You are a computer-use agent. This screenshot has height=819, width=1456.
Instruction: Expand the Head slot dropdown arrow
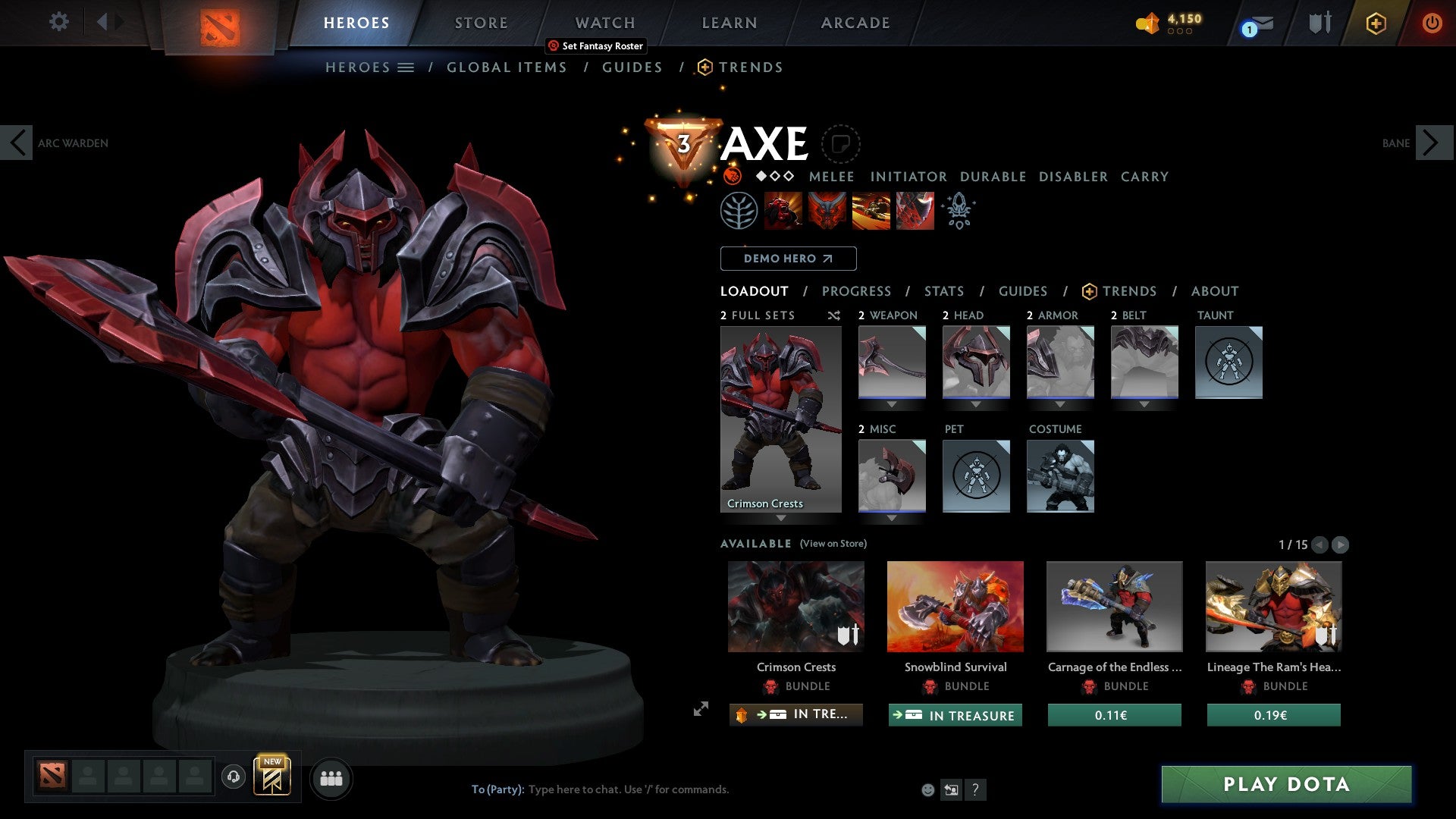click(x=976, y=403)
